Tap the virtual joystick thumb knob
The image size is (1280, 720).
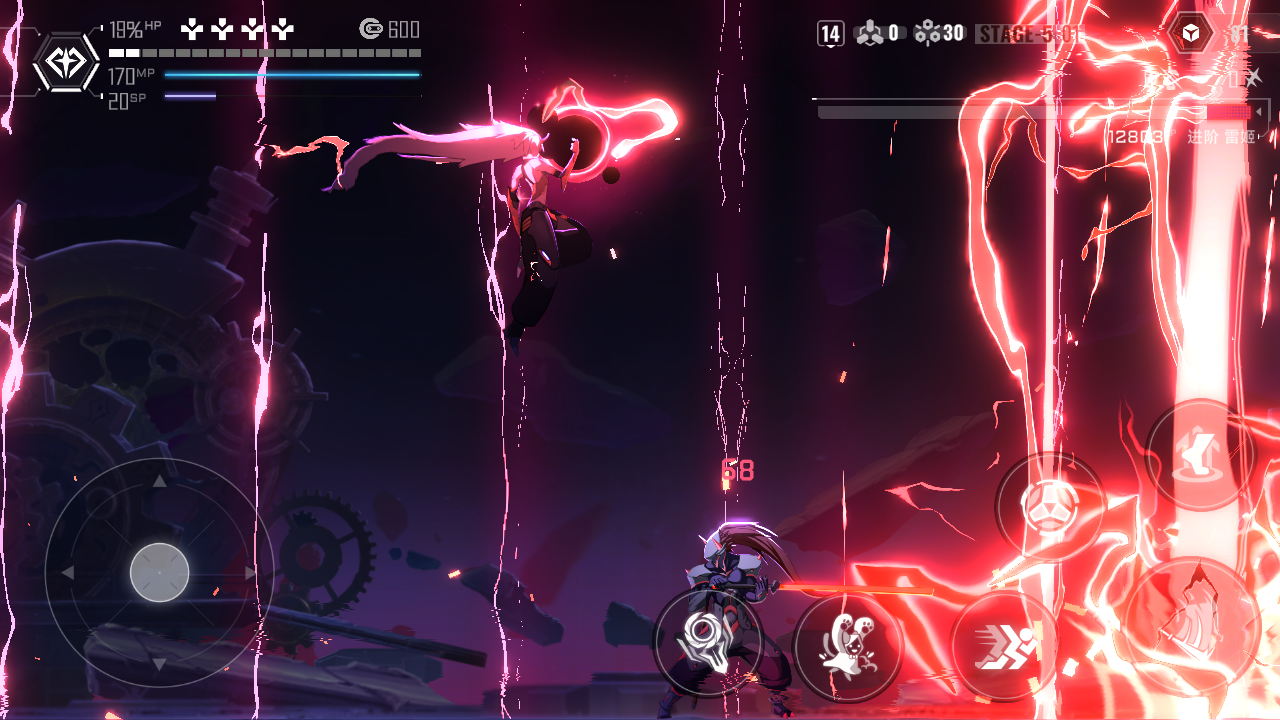(x=160, y=573)
